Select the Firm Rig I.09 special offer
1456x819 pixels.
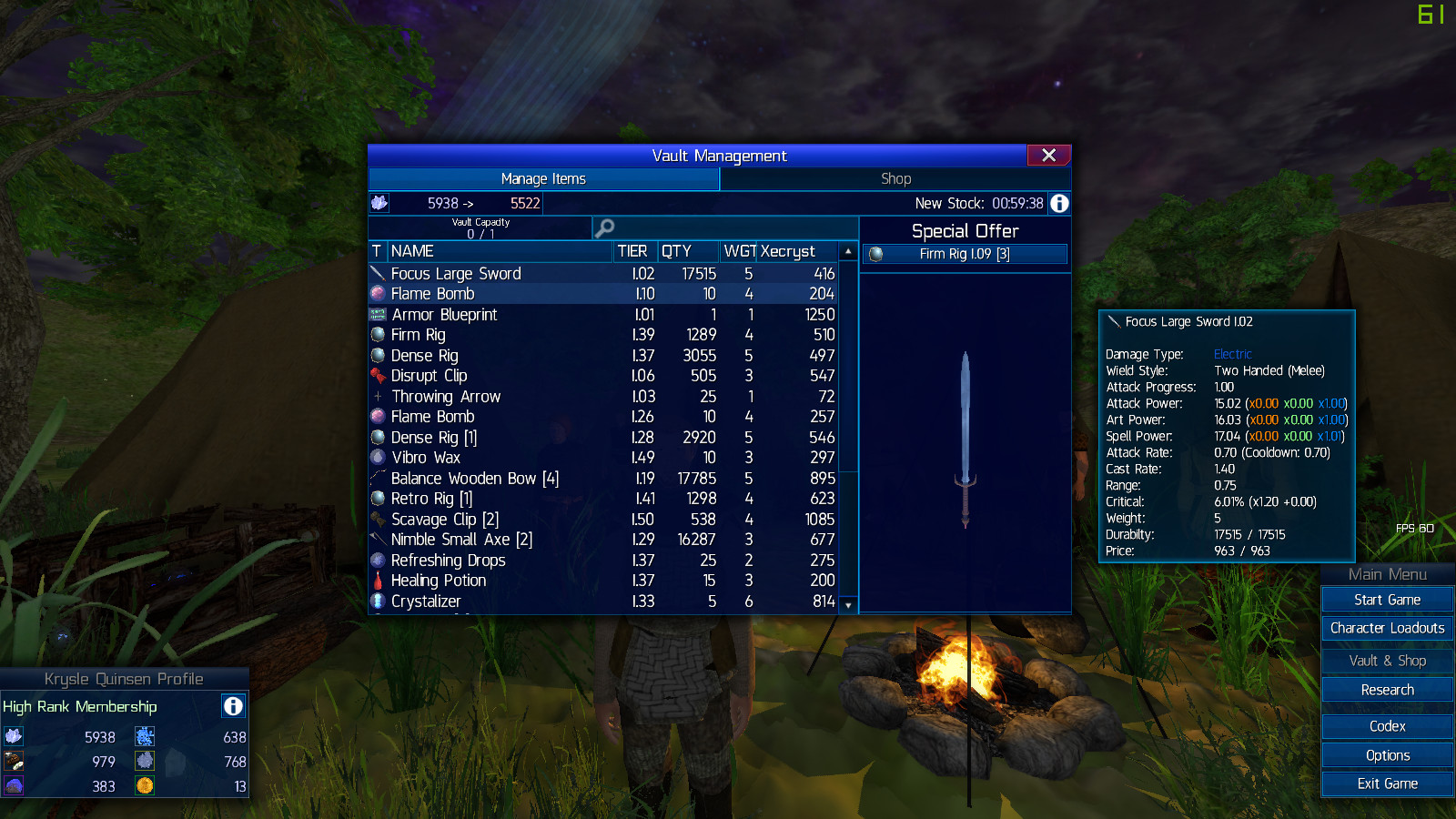pos(965,254)
